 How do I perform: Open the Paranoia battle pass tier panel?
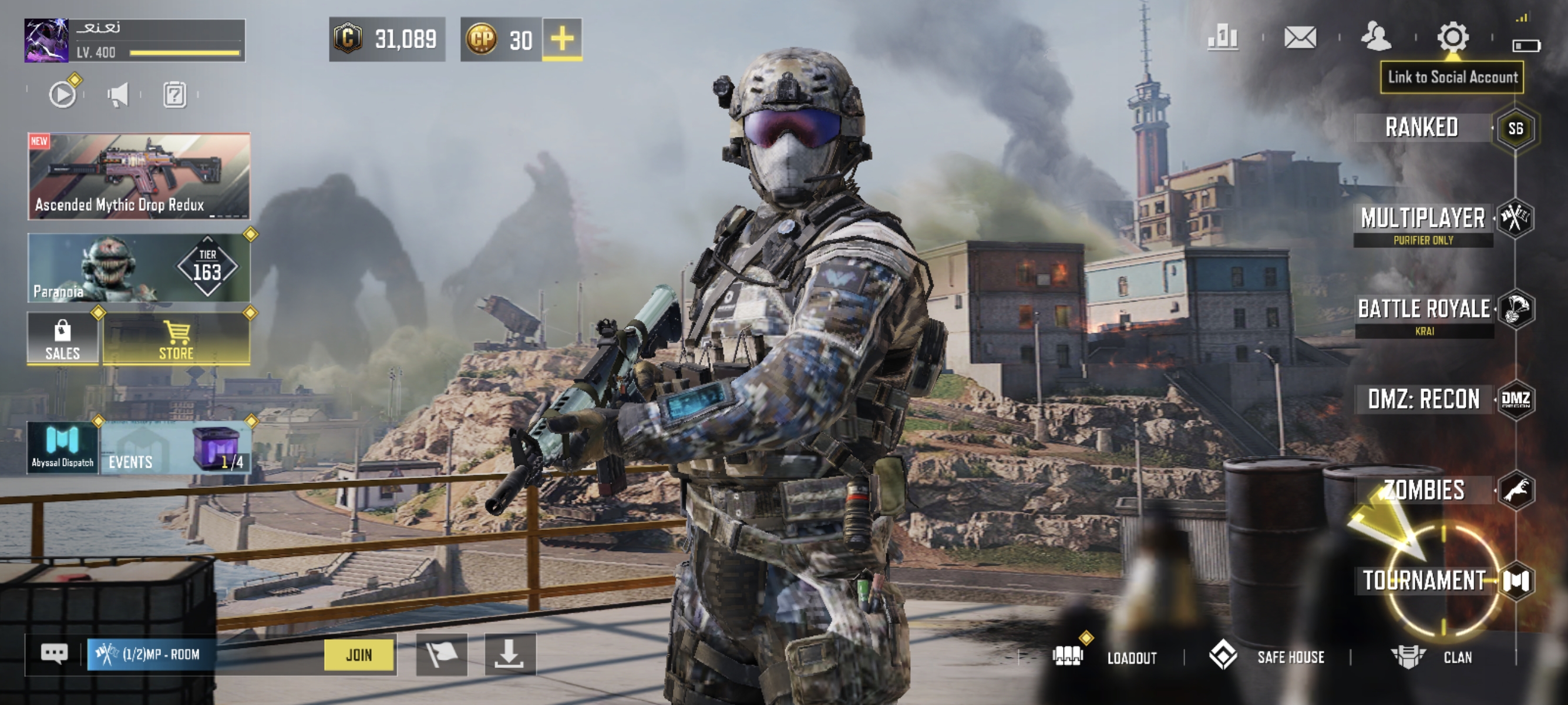tap(139, 268)
